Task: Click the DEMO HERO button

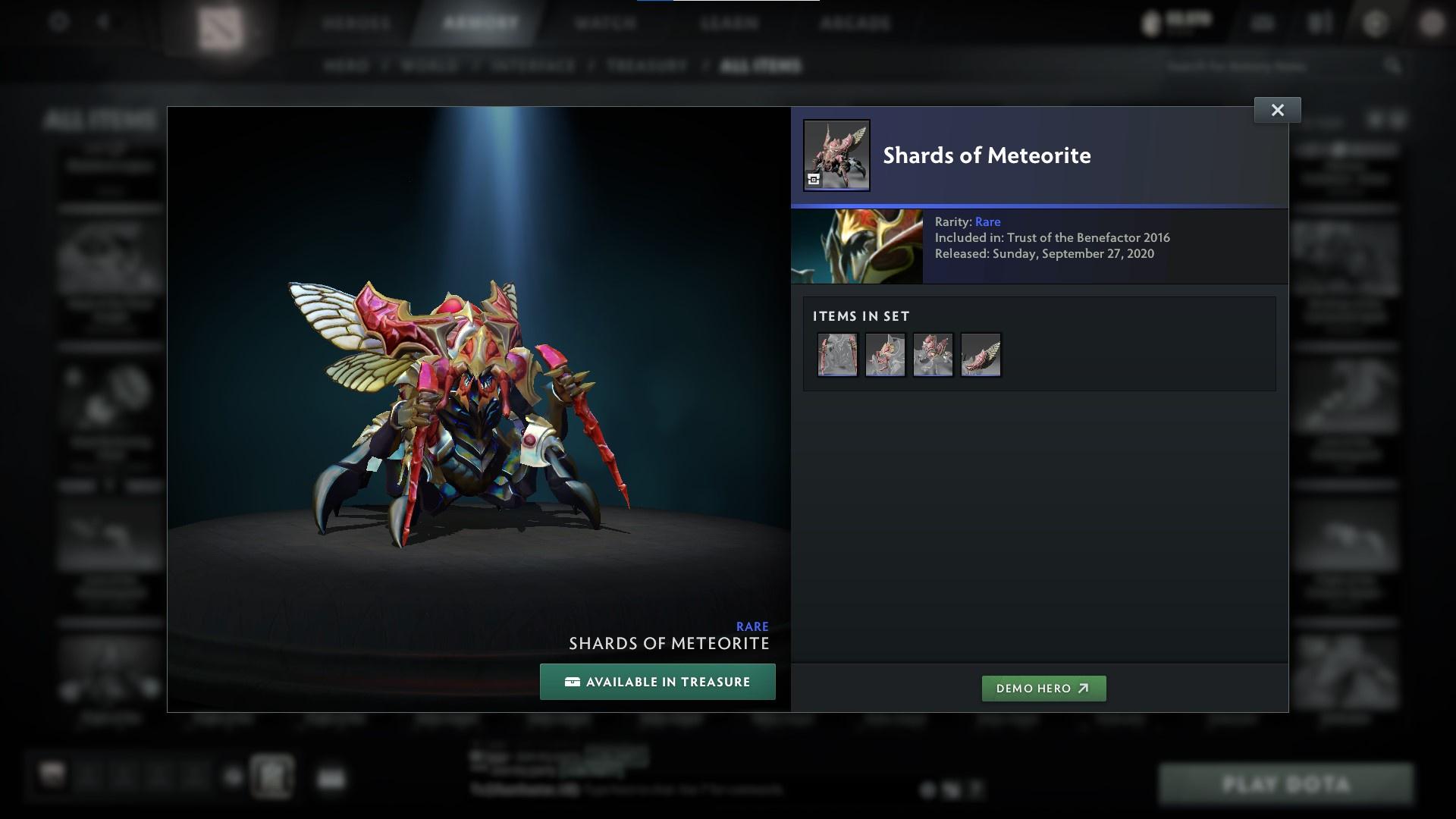Action: click(x=1043, y=689)
